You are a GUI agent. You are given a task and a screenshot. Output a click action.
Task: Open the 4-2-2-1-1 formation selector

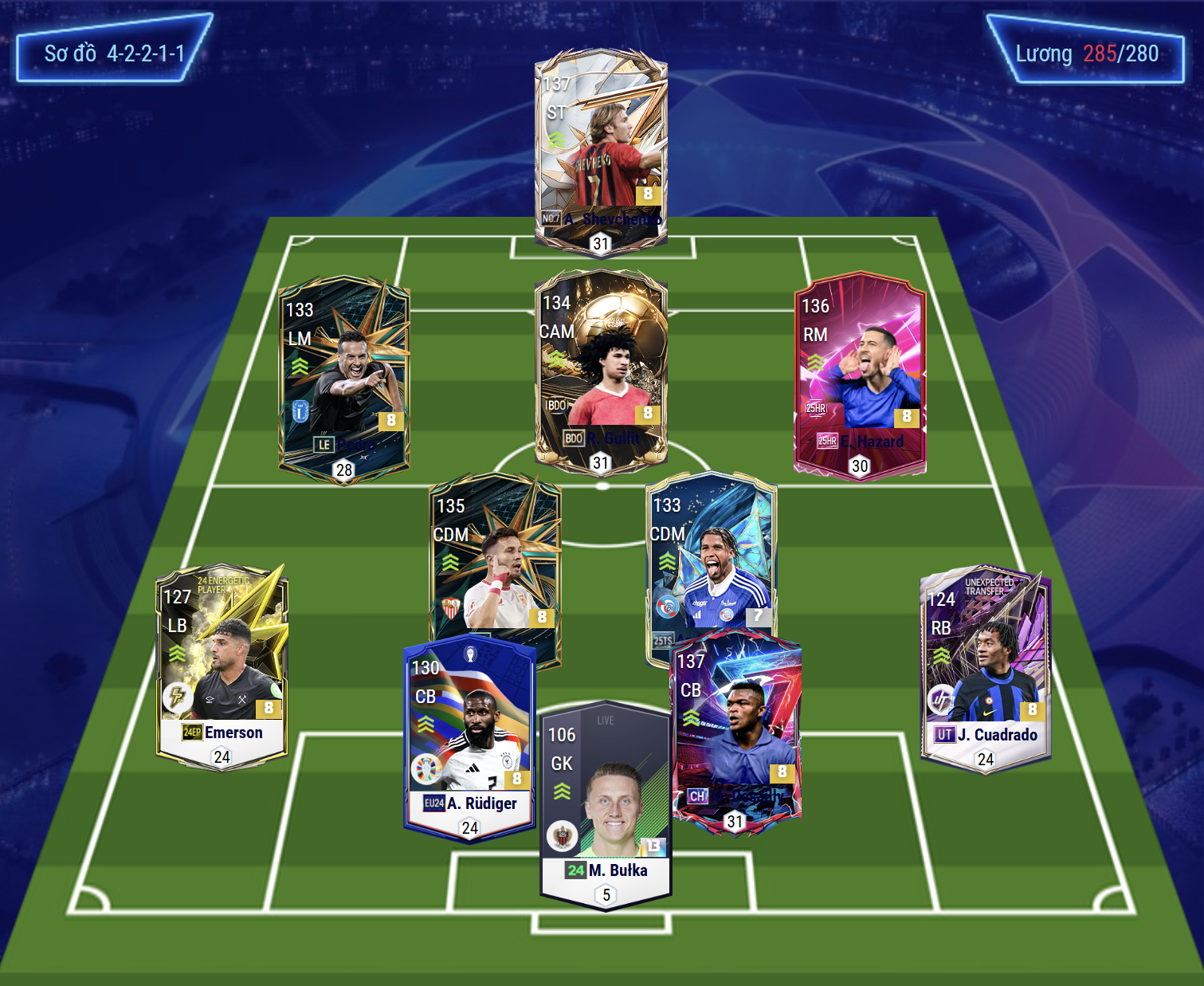(x=114, y=53)
